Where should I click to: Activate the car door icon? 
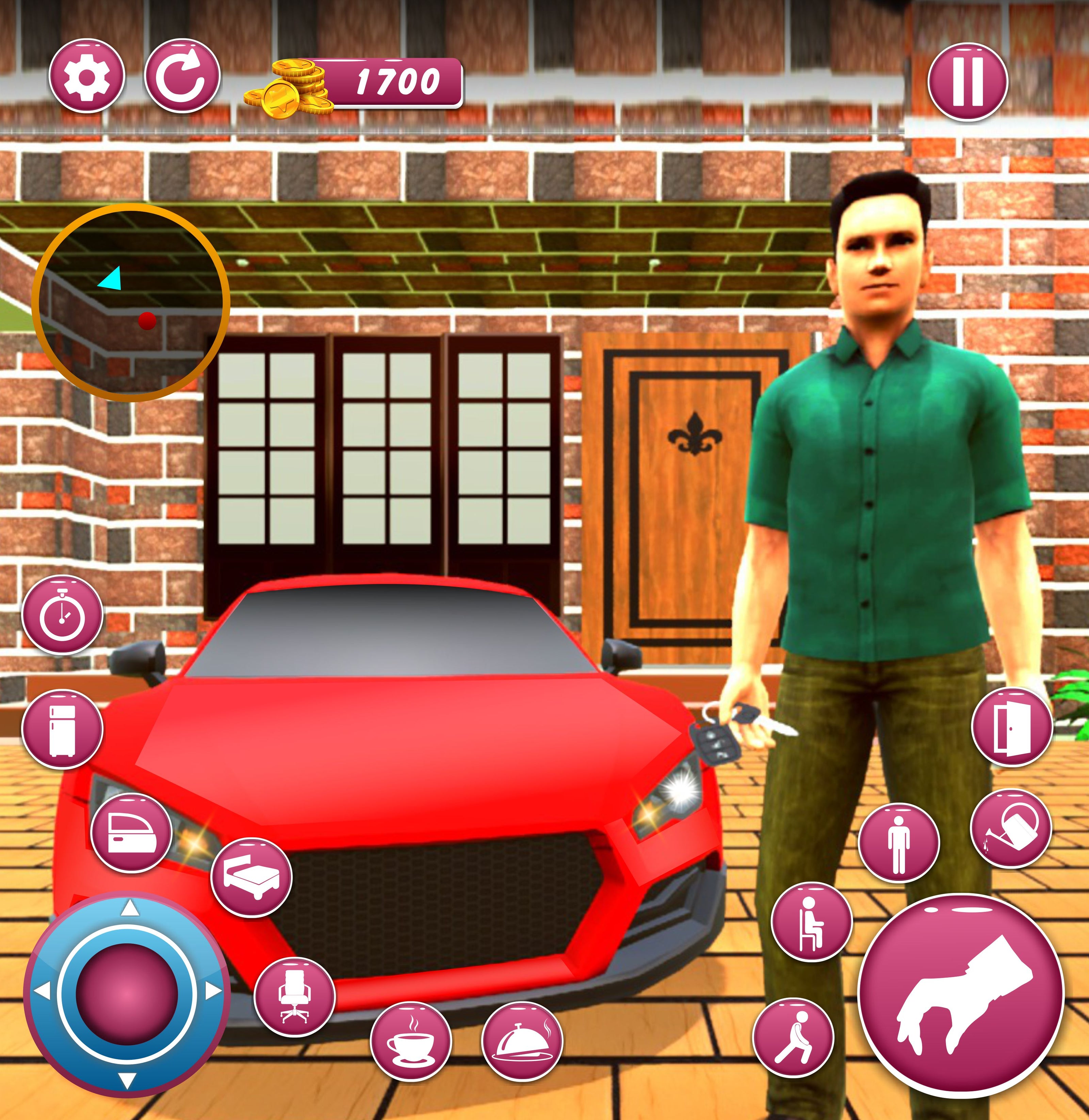[131, 833]
